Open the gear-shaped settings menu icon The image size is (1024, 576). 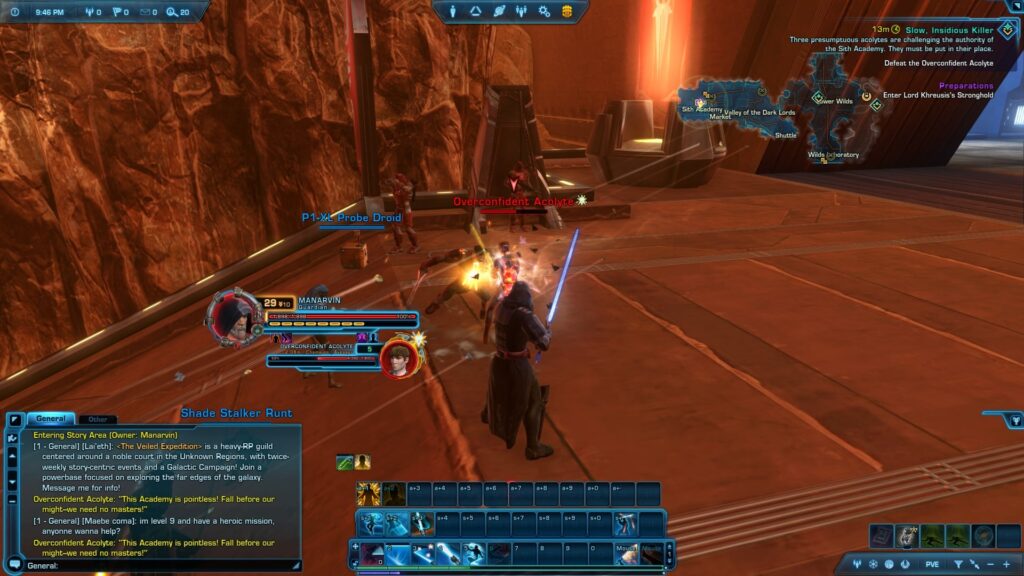click(544, 11)
